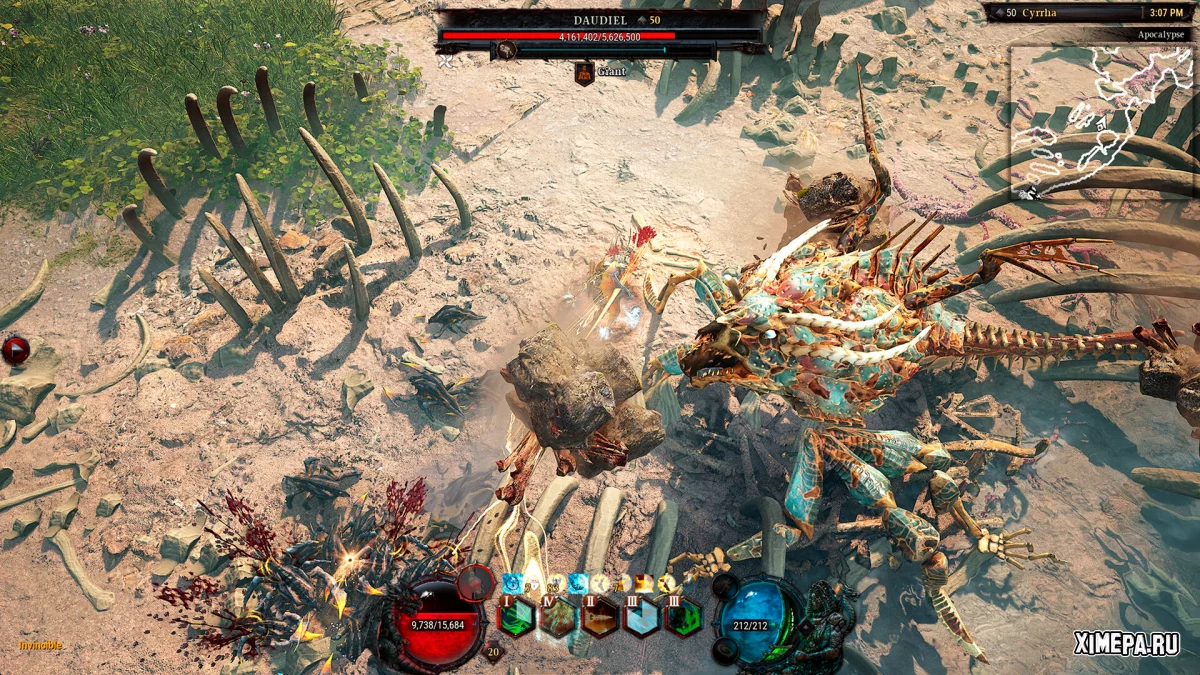Trigger the orange skill marked II
Screen dimensions: 1200x675
coord(601,617)
